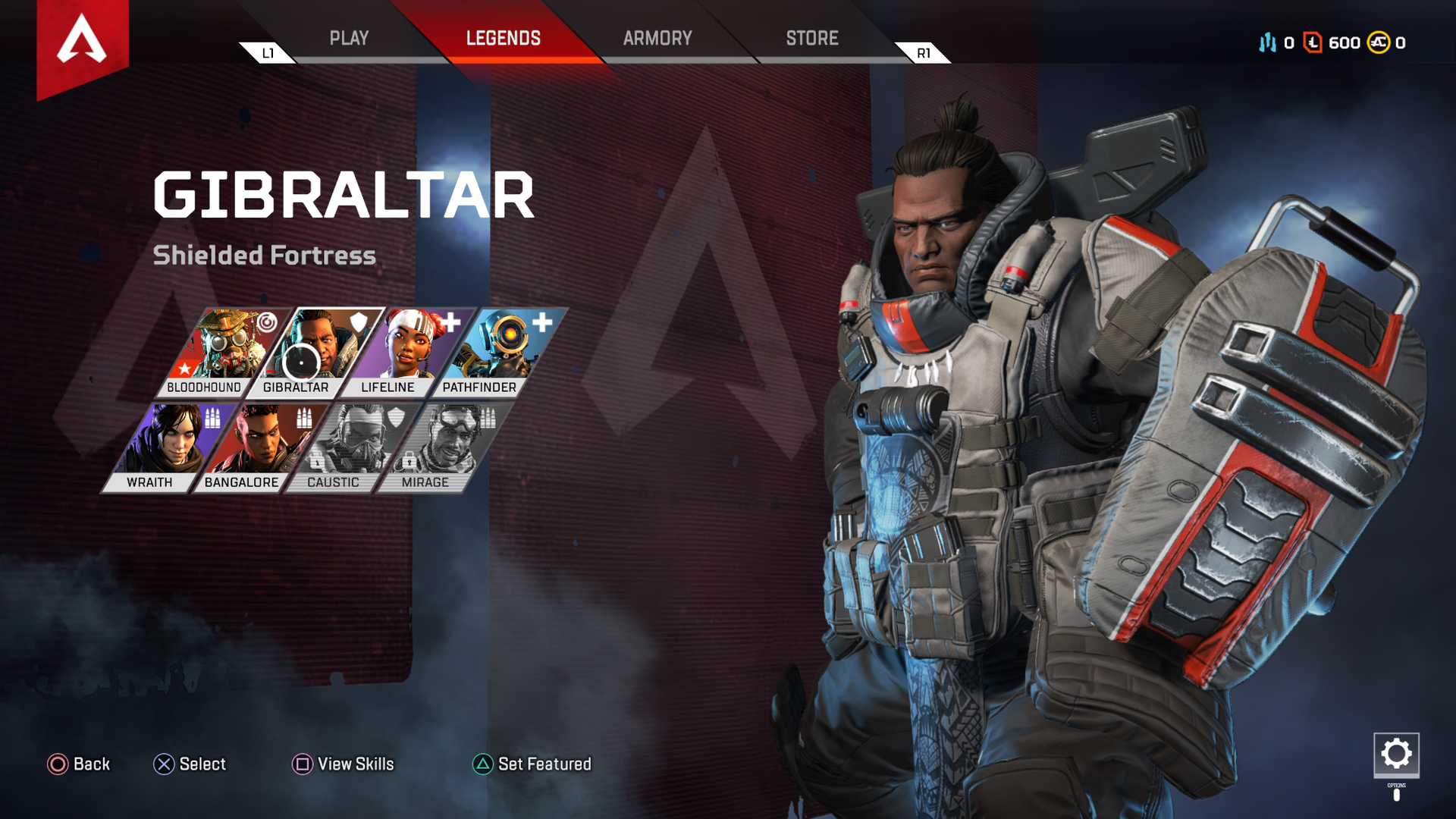The height and width of the screenshot is (819, 1456).
Task: Open the Store tab
Action: click(811, 39)
